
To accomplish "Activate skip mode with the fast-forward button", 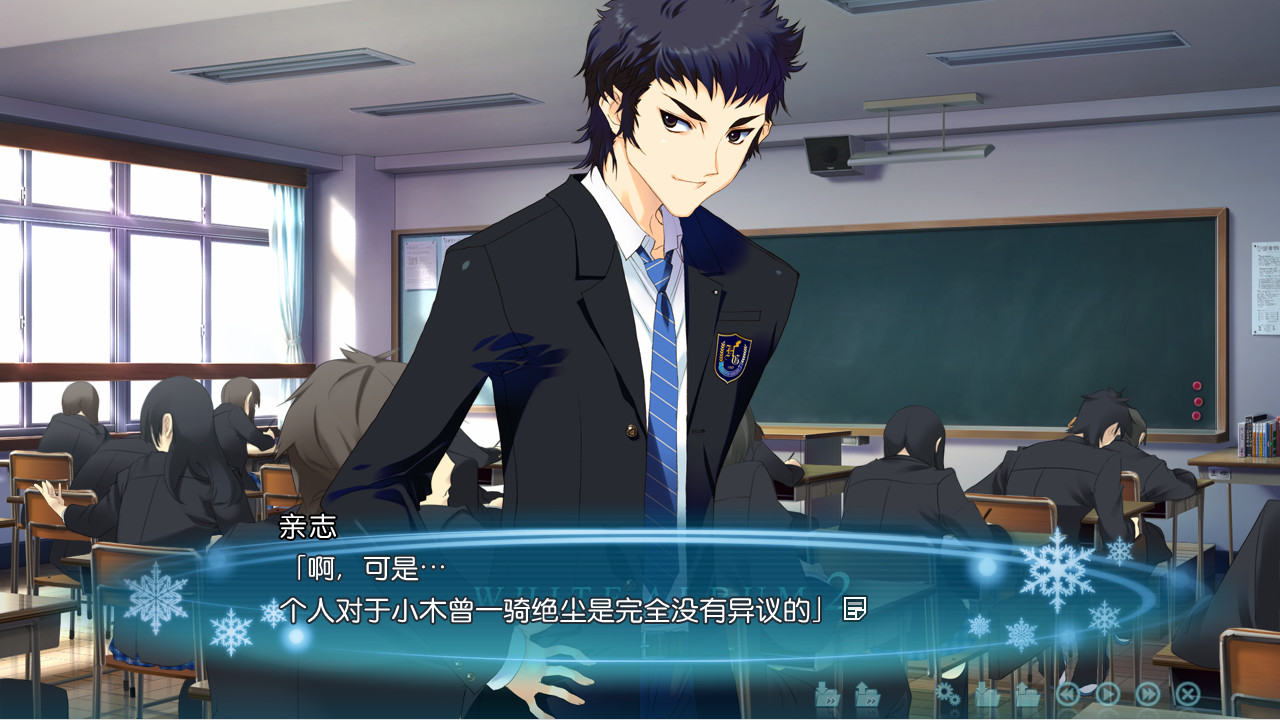I will 1147,694.
